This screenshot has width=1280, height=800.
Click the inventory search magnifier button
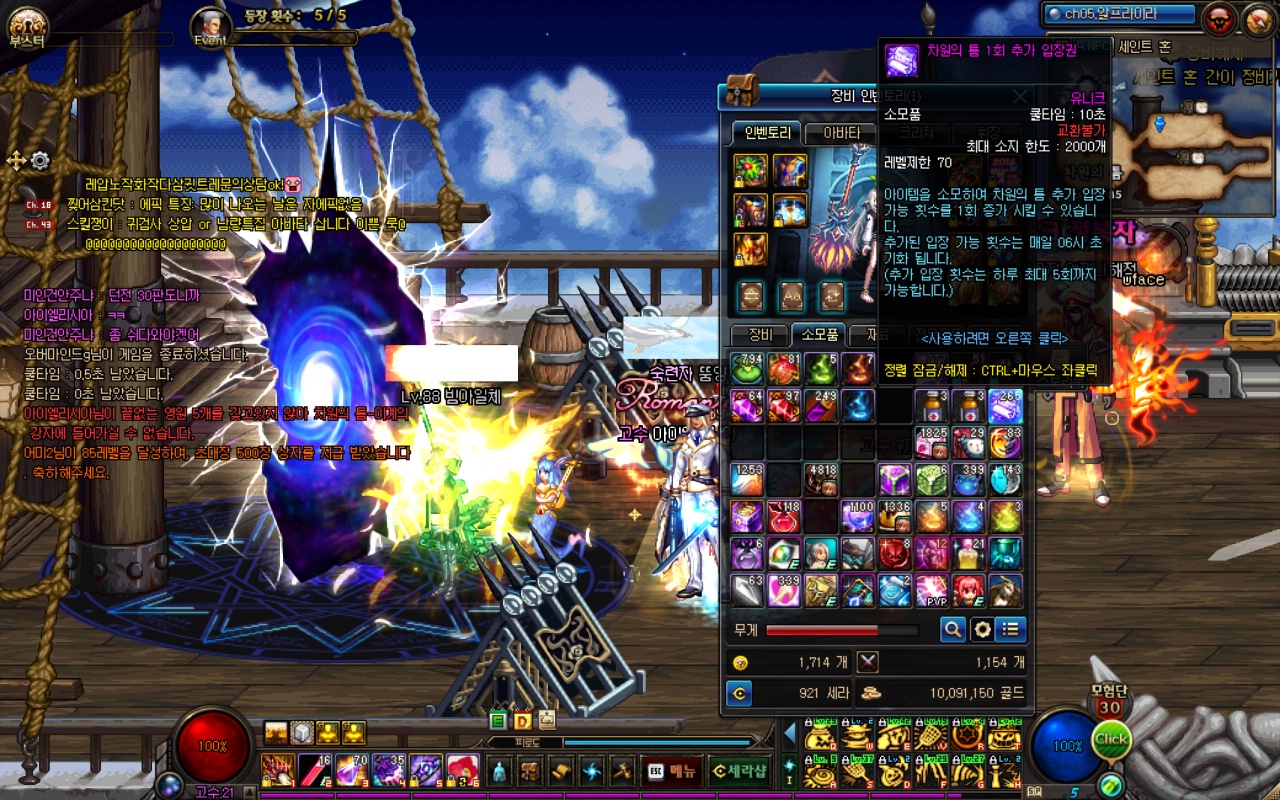[x=953, y=629]
